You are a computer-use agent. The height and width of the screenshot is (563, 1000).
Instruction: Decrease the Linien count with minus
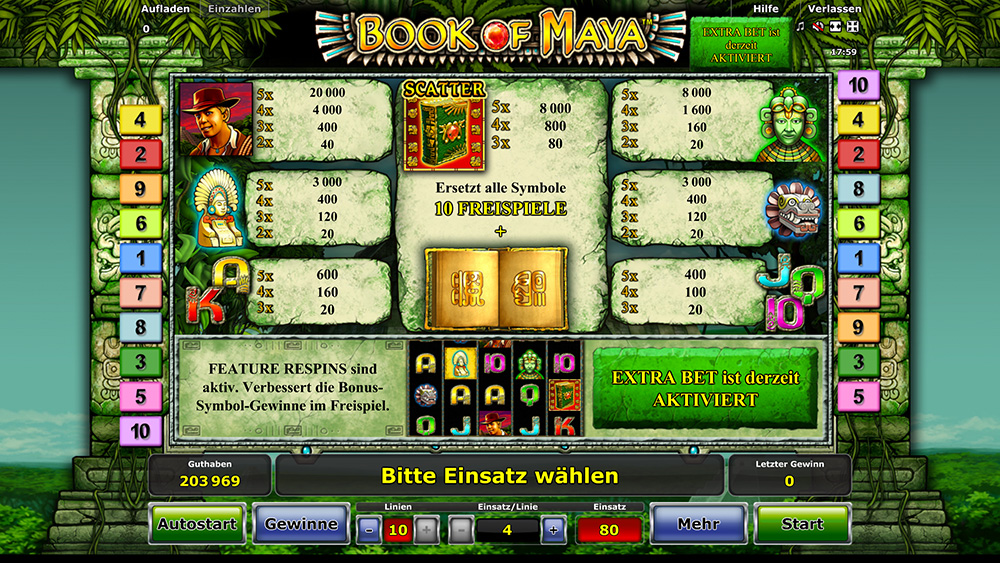[x=369, y=530]
